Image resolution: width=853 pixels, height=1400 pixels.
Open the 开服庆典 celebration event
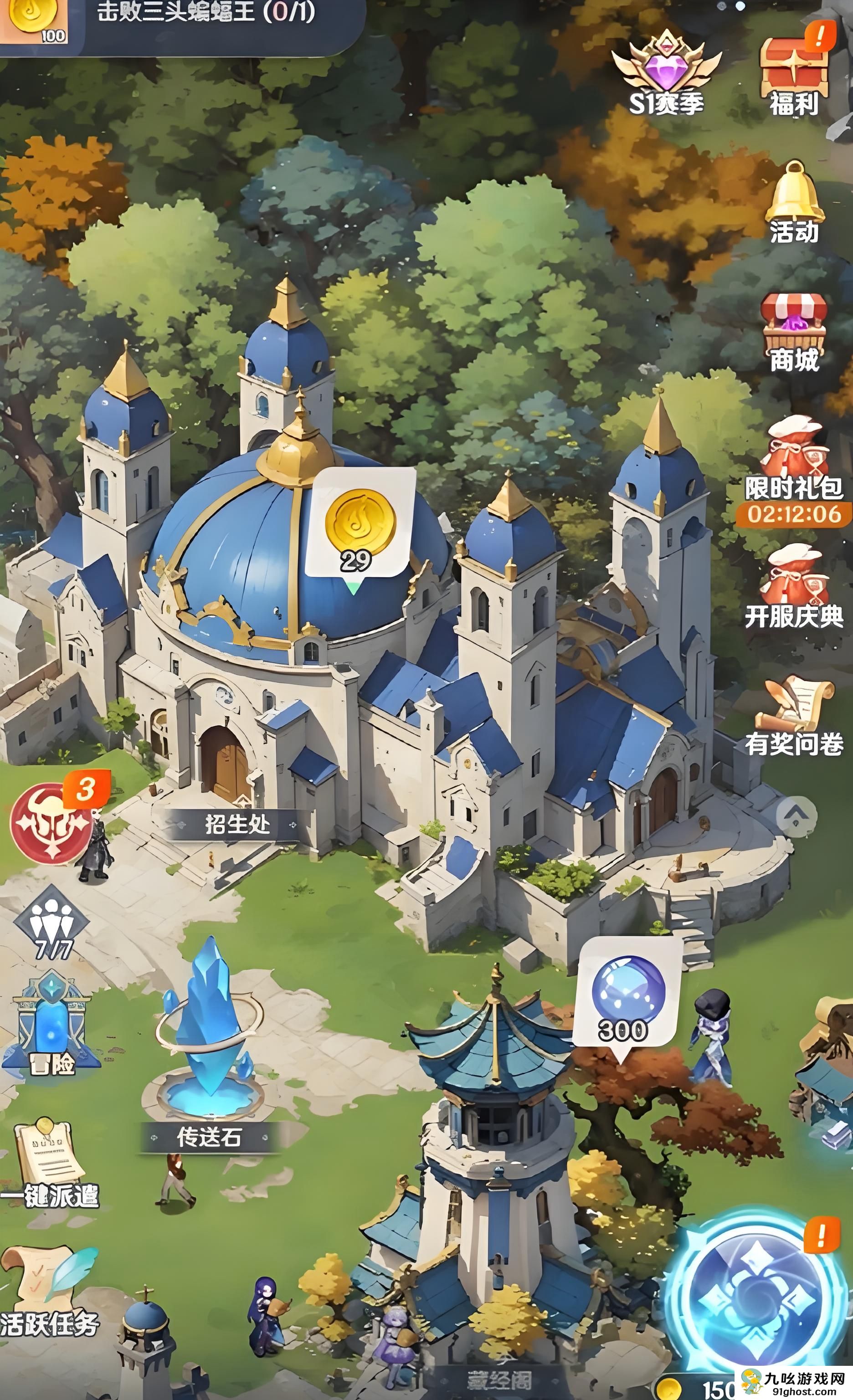click(x=794, y=585)
